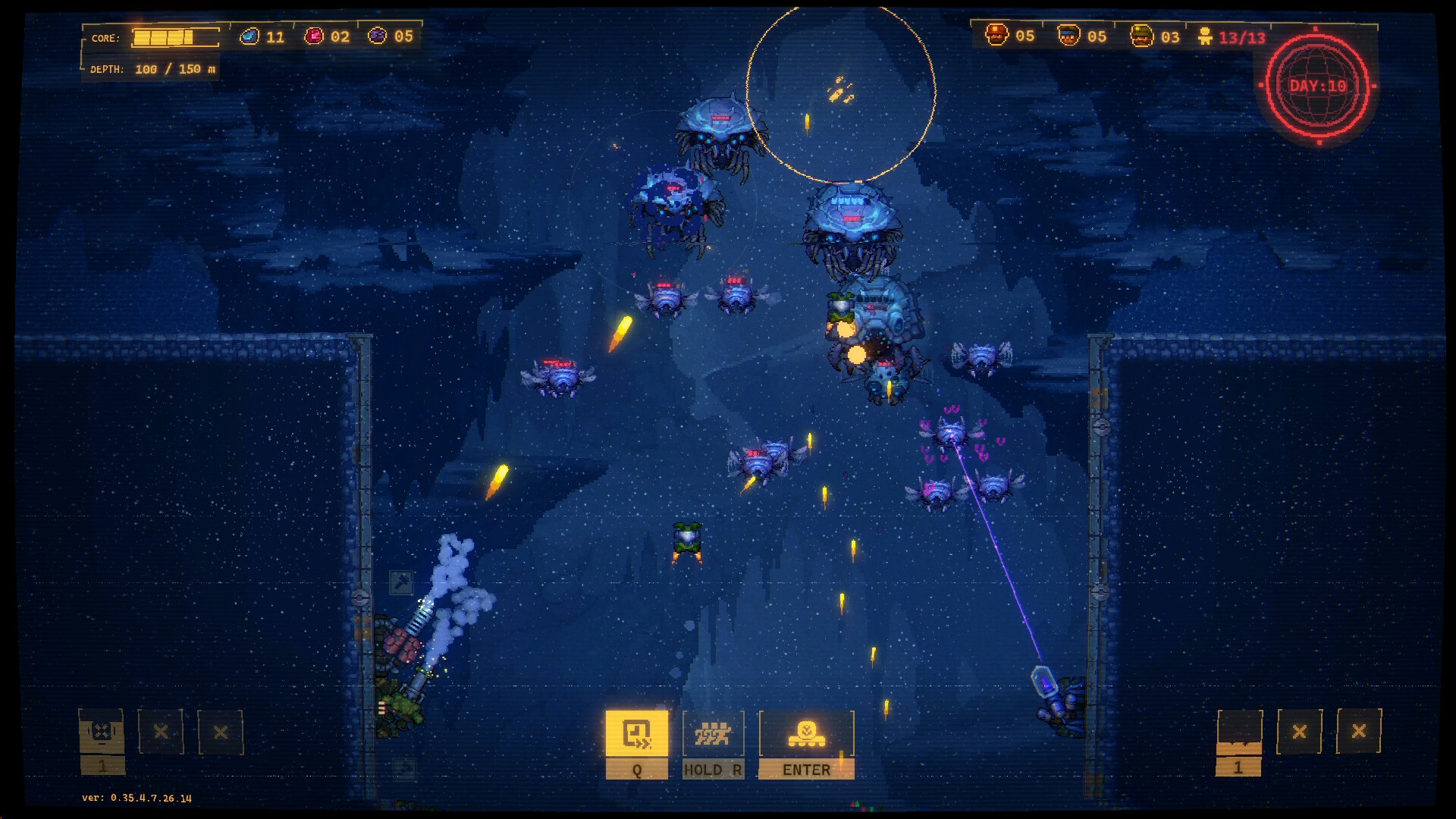Viewport: 1456px width, 819px height.
Task: Click the red DAY:10 globe indicator
Action: tap(1318, 87)
